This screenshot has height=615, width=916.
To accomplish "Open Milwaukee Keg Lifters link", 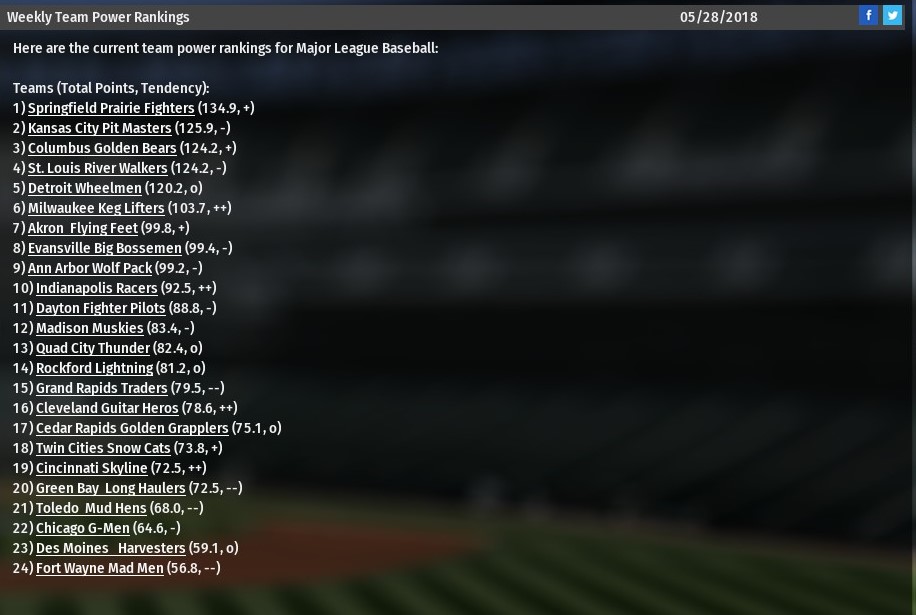I will tap(96, 208).
